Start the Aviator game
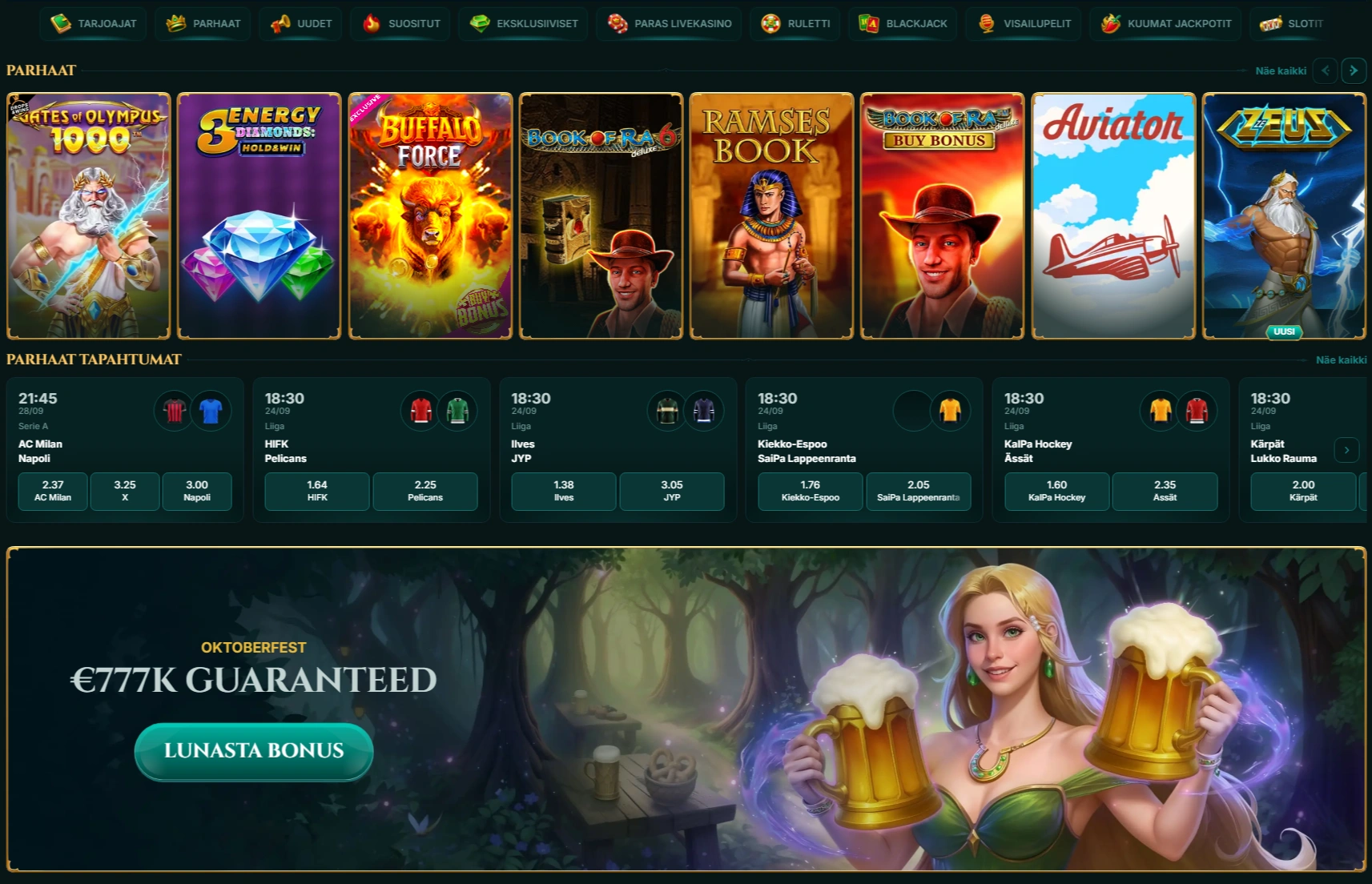This screenshot has height=884, width=1372. [x=1113, y=215]
